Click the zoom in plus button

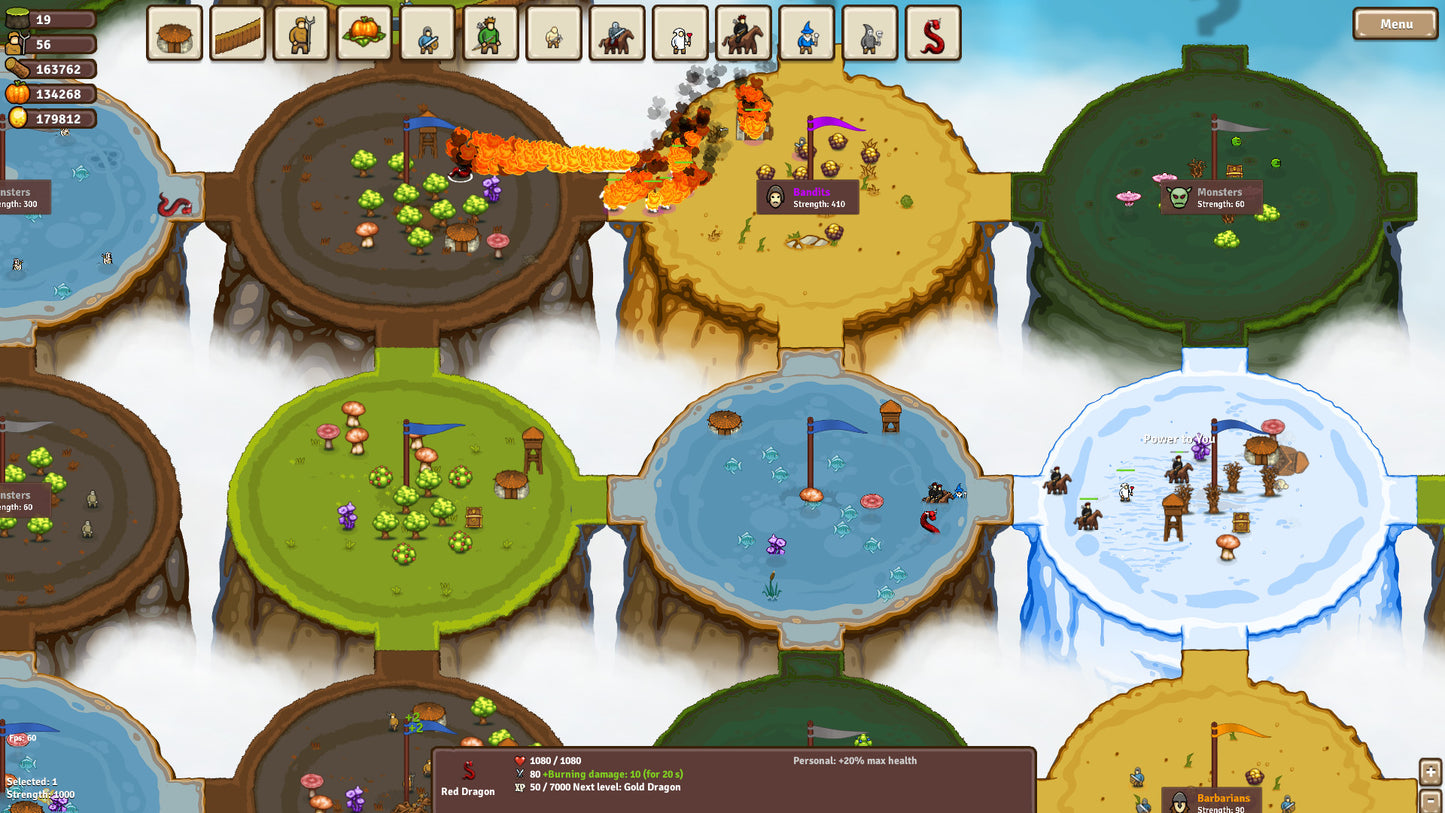[x=1430, y=770]
